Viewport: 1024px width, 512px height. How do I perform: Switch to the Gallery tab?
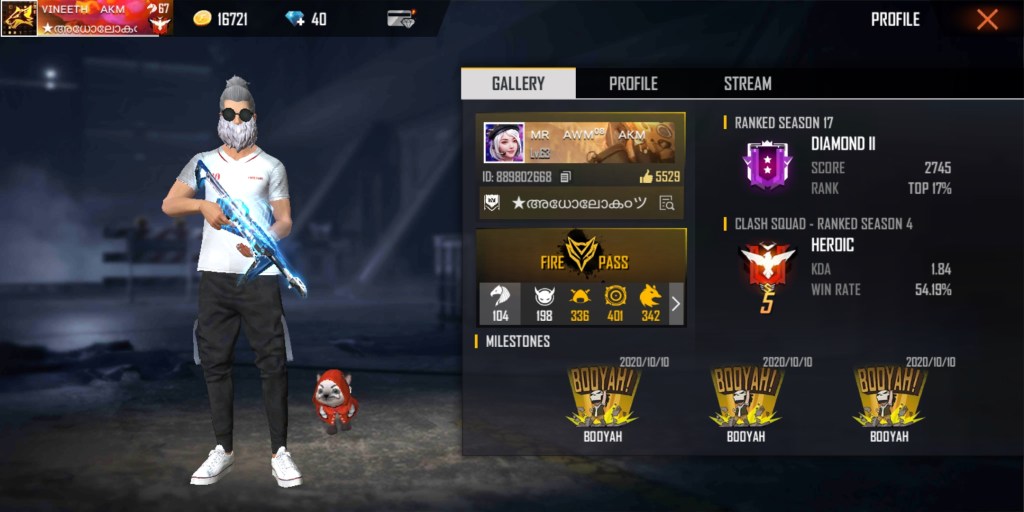(518, 84)
